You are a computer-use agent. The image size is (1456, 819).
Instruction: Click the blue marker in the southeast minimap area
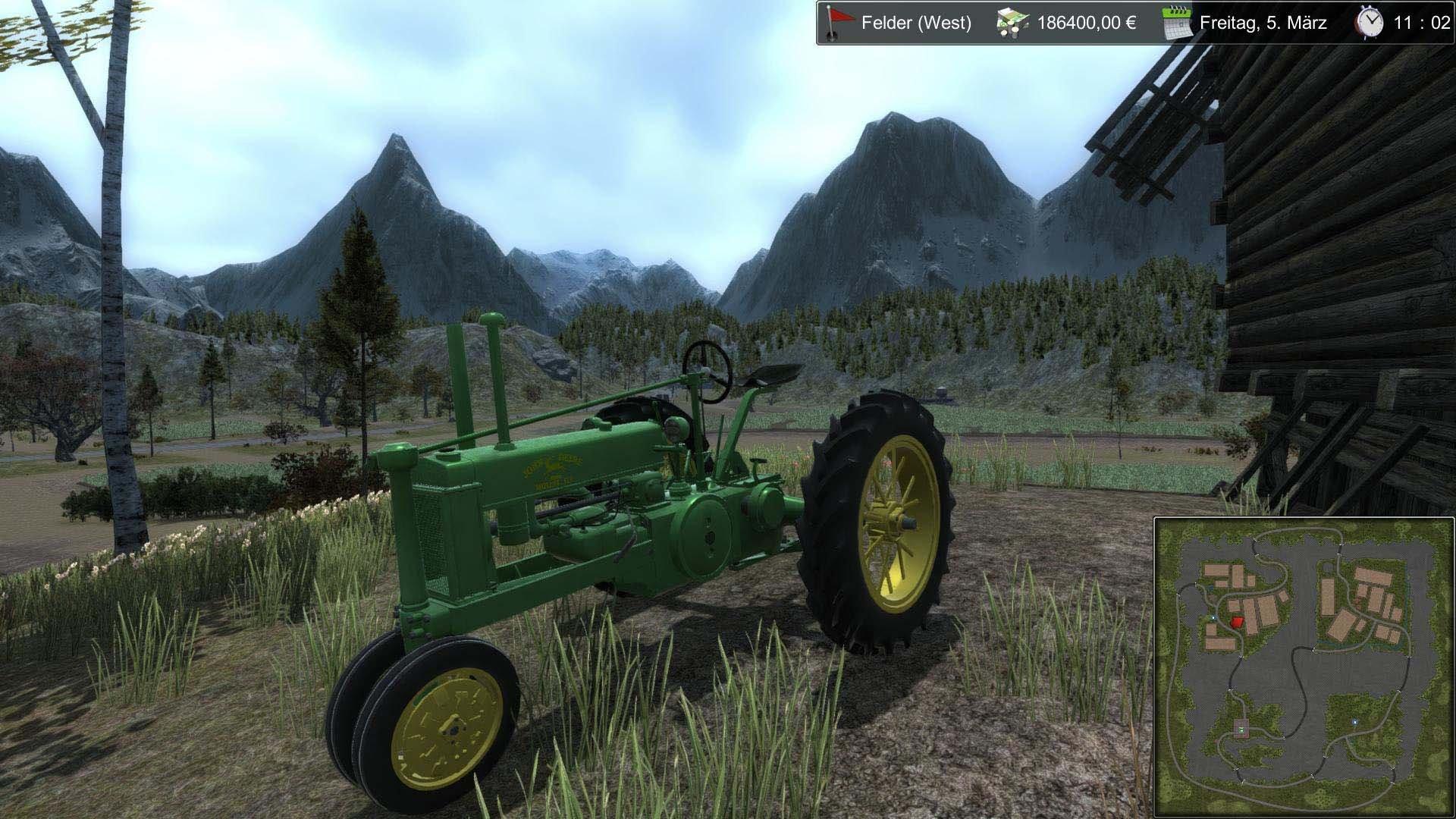tap(1355, 722)
